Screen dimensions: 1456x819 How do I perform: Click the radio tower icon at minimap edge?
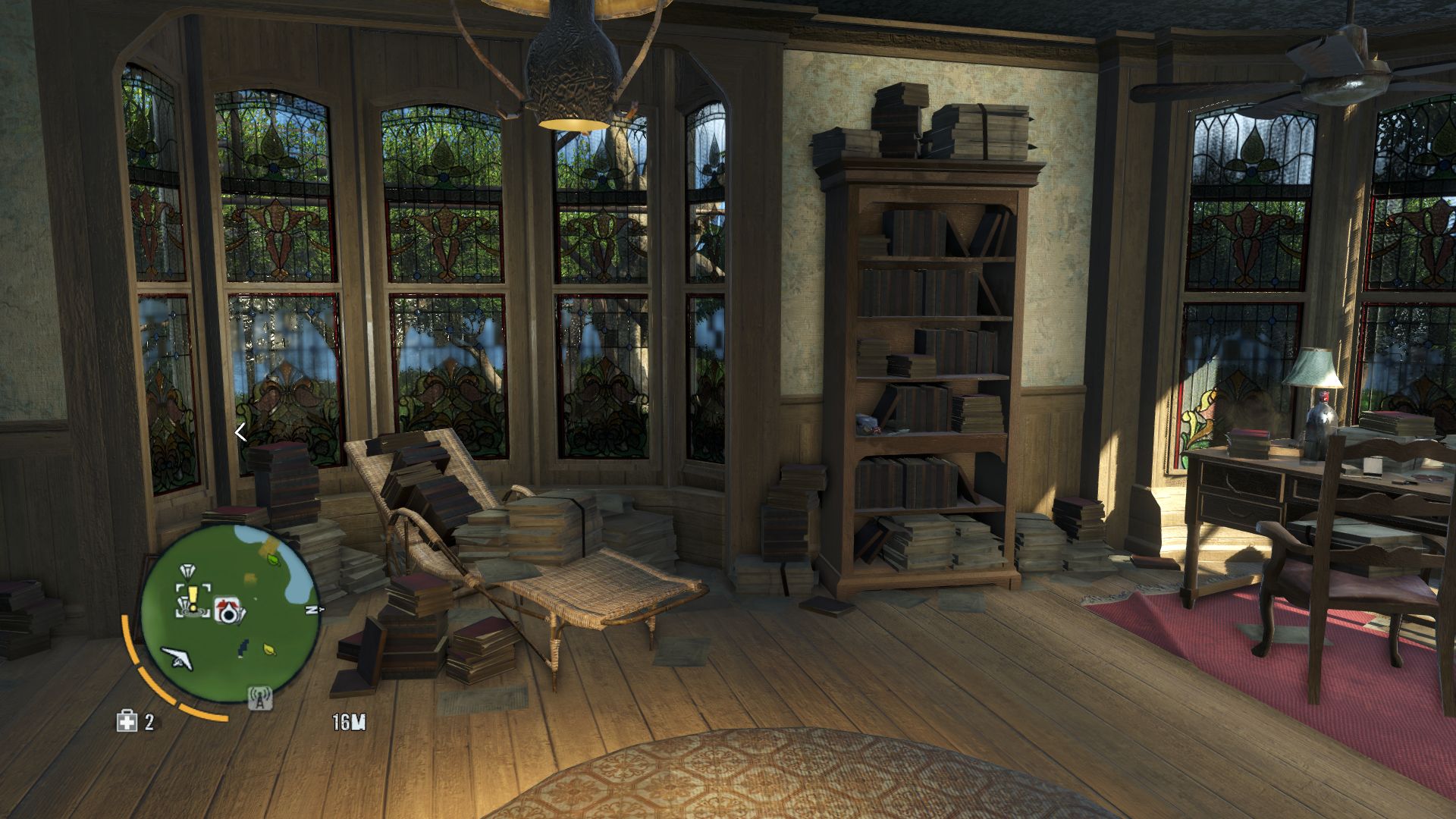click(259, 697)
